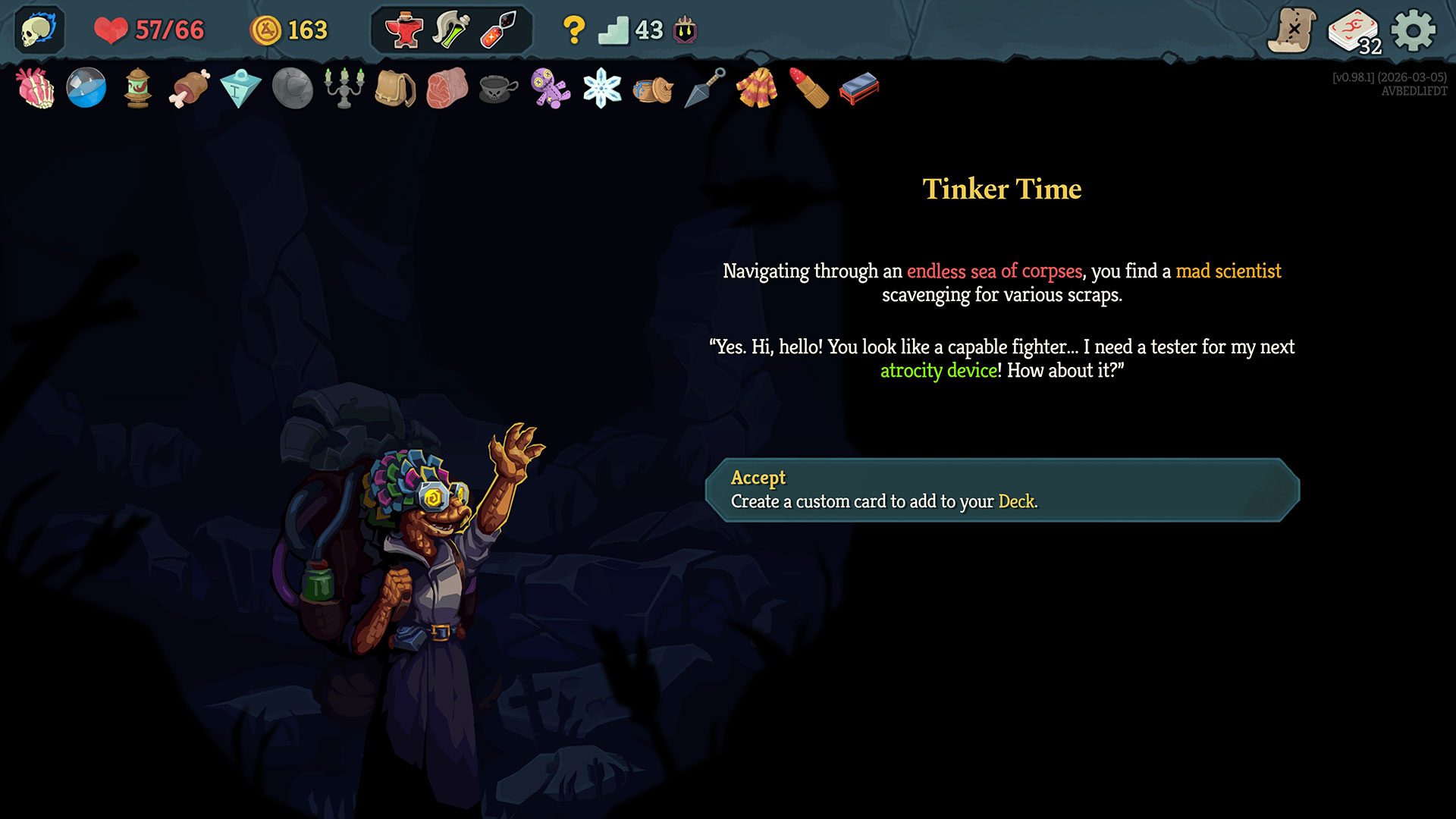Open the map scroll
This screenshot has height=819, width=1456.
coord(1291,30)
